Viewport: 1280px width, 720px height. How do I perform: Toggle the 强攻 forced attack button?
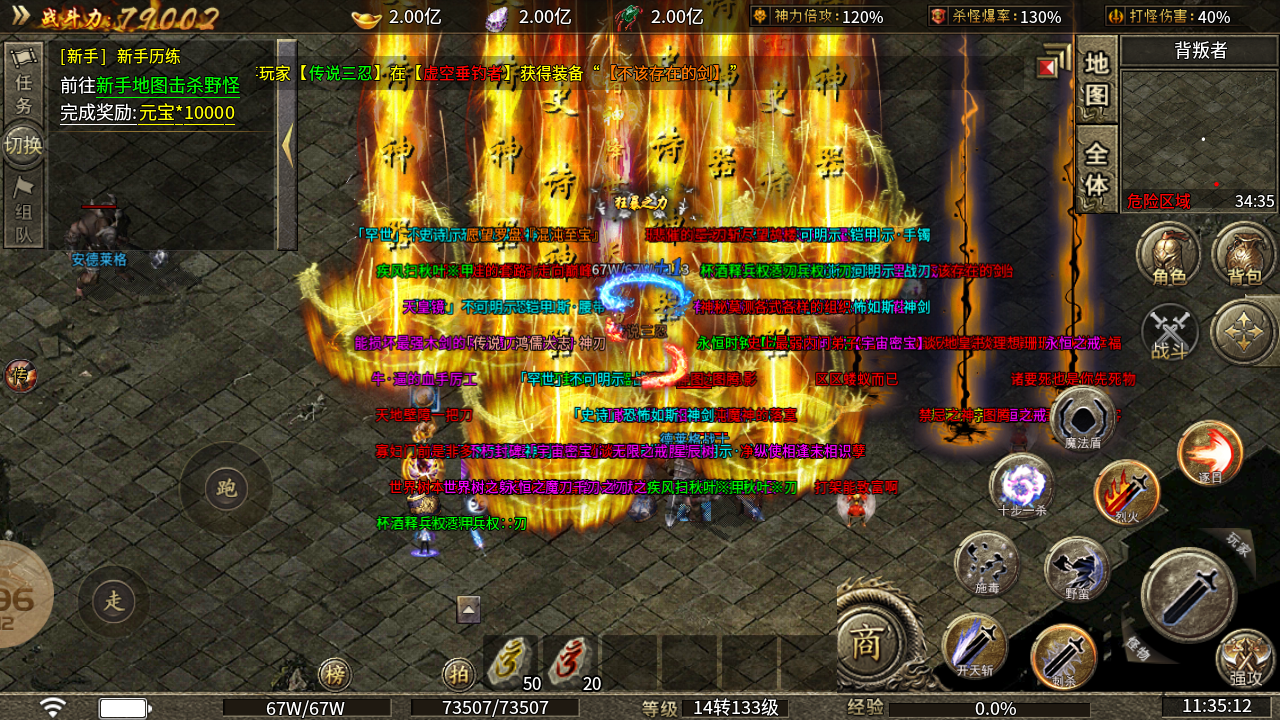click(1245, 658)
